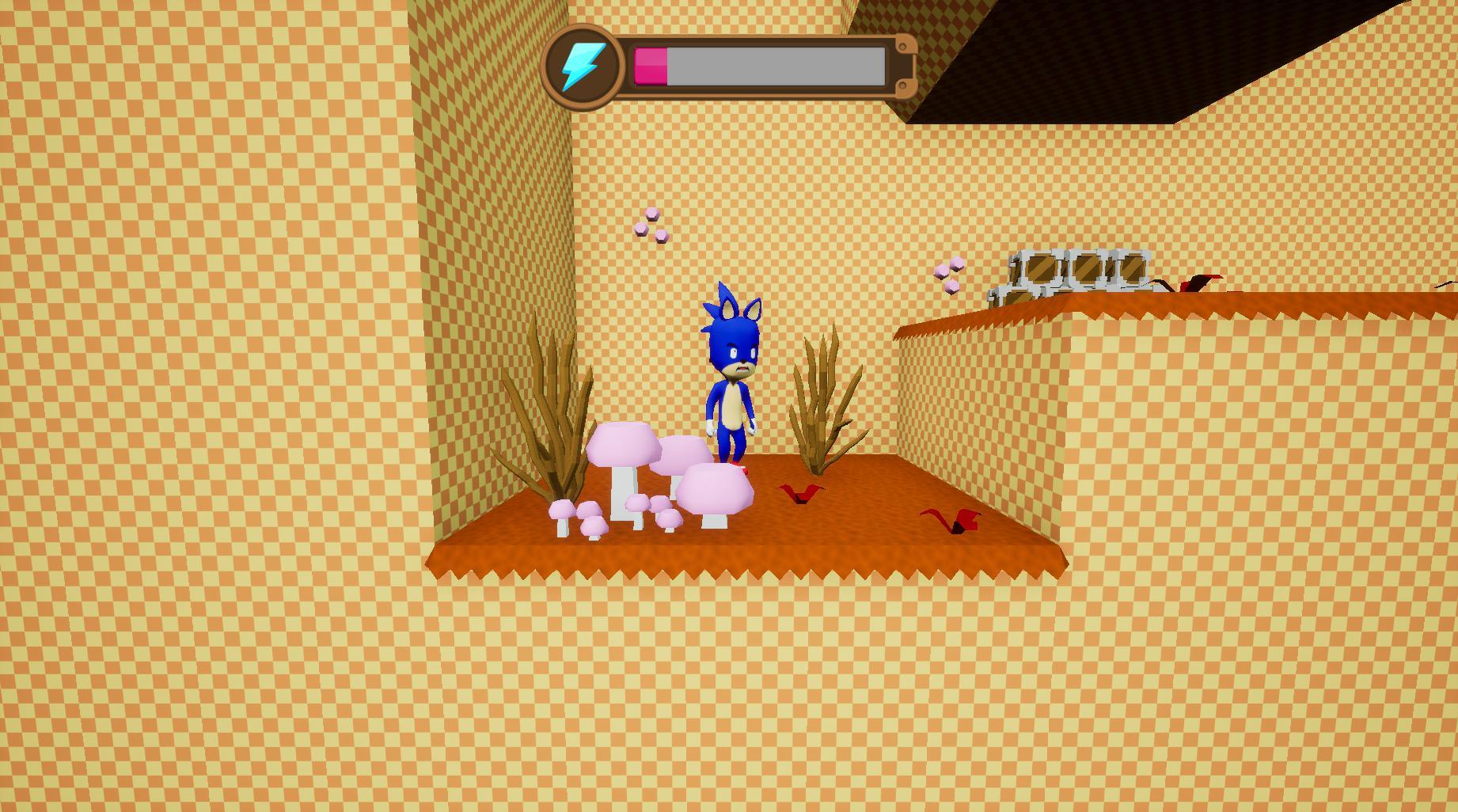Click the red plant near the crates

(x=1195, y=281)
